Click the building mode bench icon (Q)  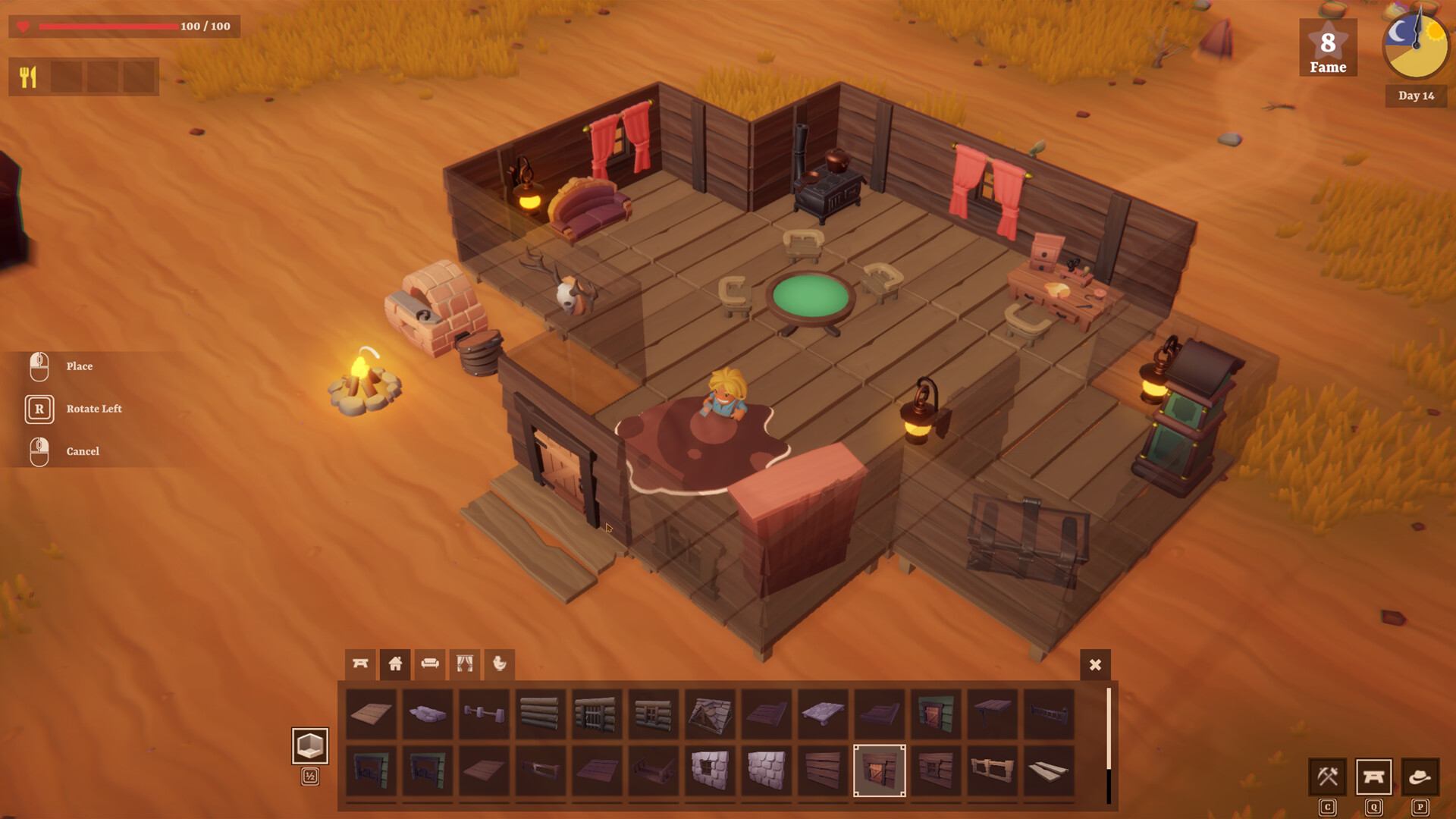(x=1374, y=777)
